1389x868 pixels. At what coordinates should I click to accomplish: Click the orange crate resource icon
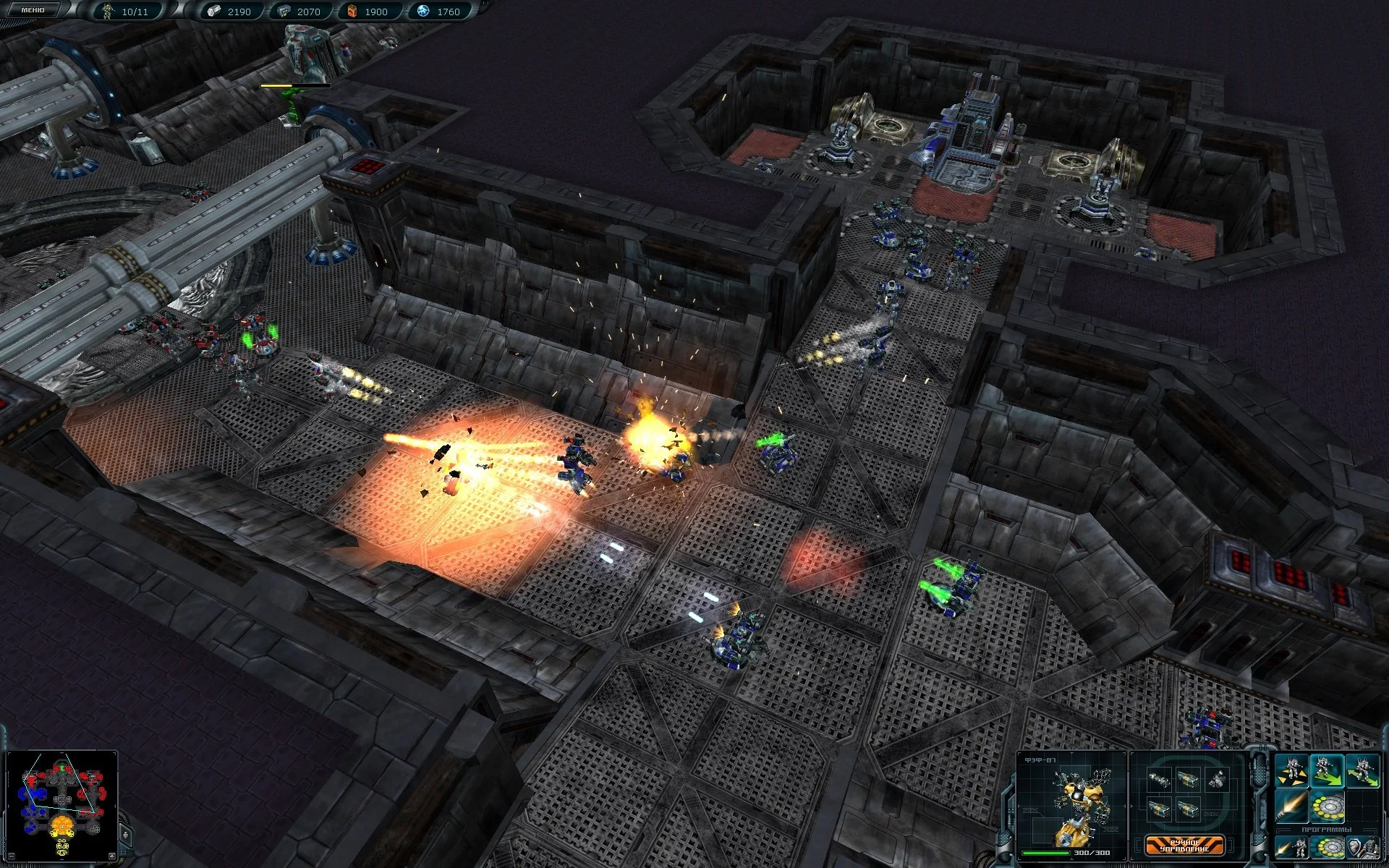pyautogui.click(x=352, y=12)
